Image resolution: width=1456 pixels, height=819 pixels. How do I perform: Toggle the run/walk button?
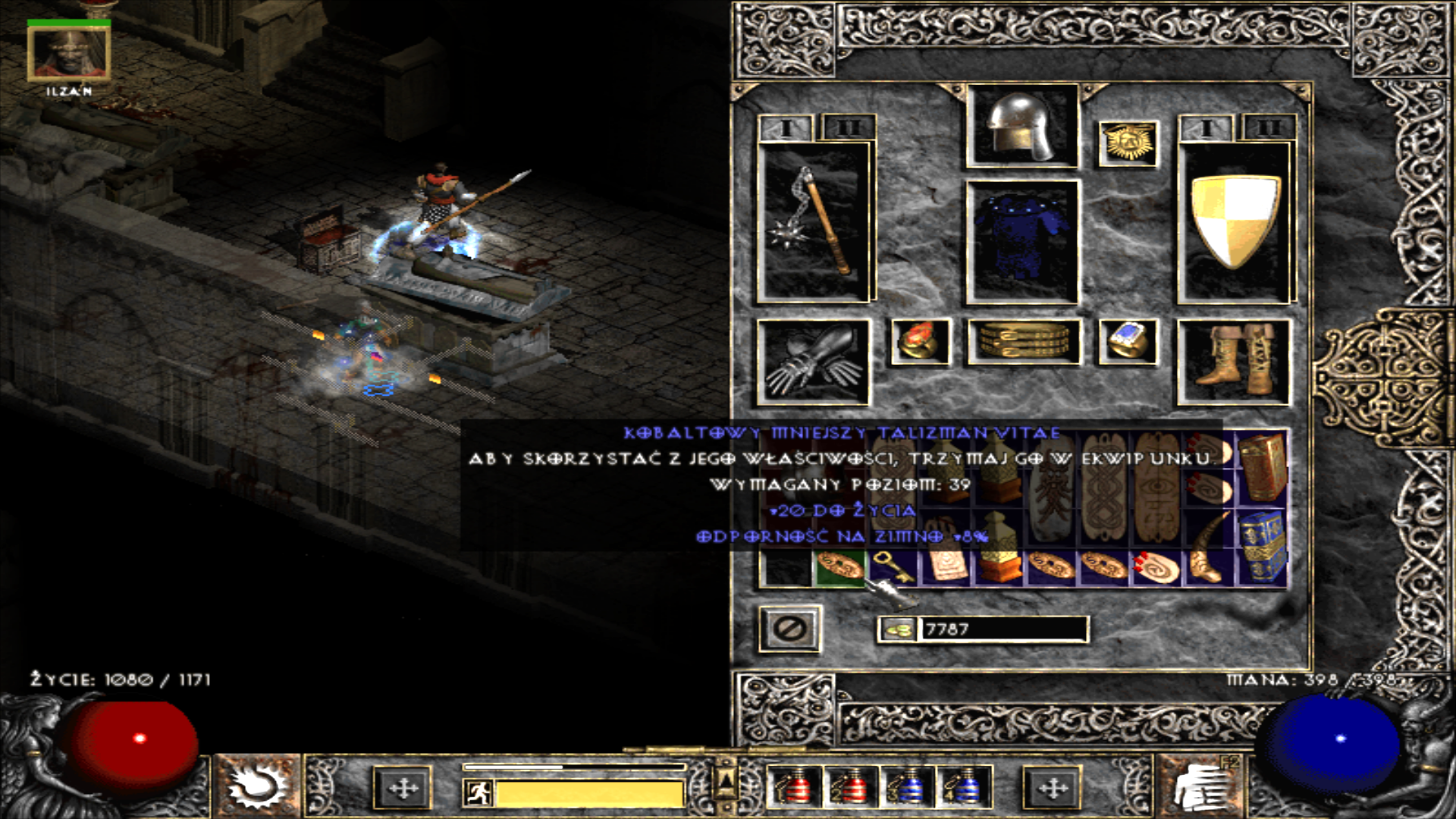[479, 793]
